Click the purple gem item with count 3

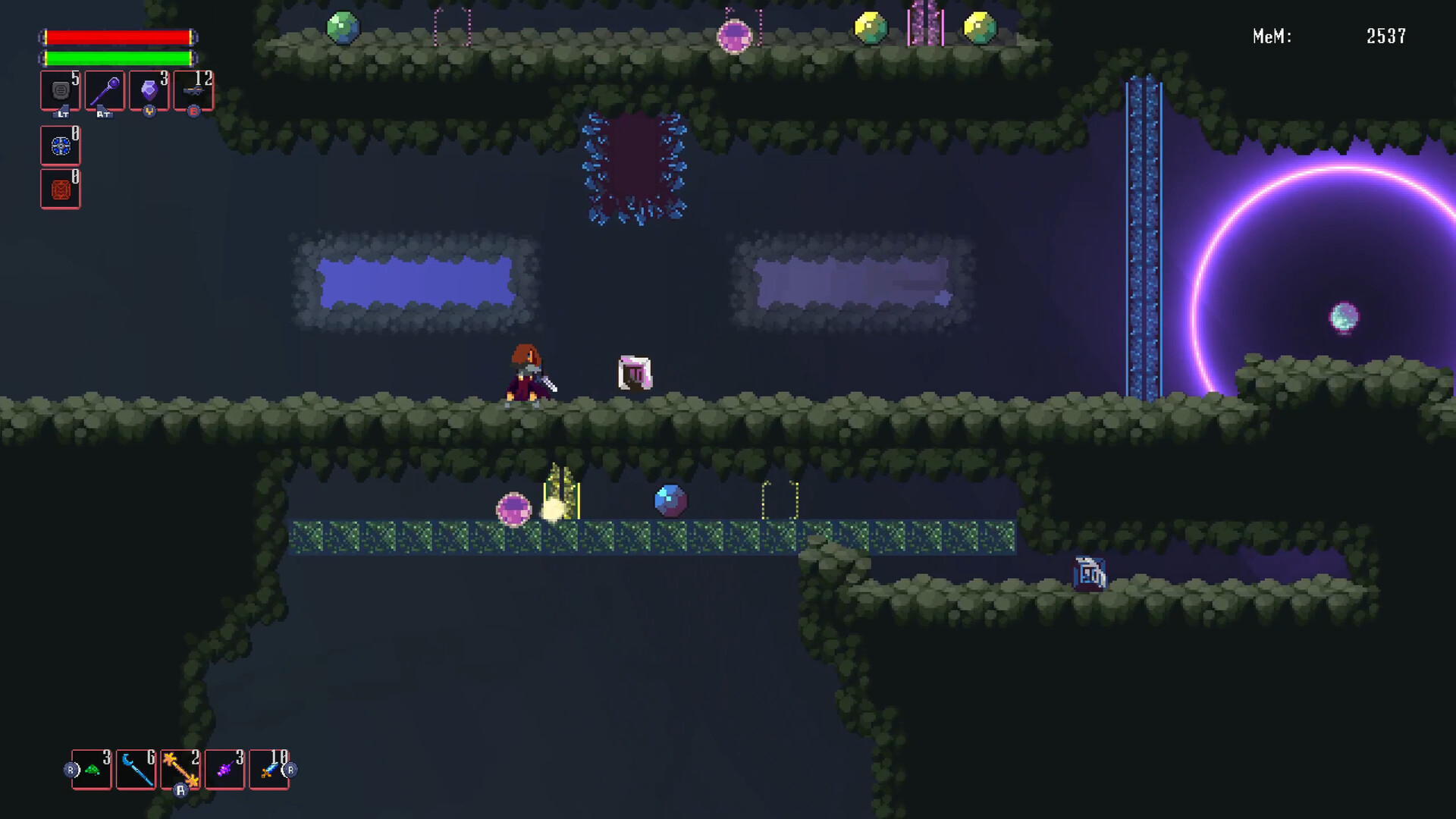[x=148, y=89]
